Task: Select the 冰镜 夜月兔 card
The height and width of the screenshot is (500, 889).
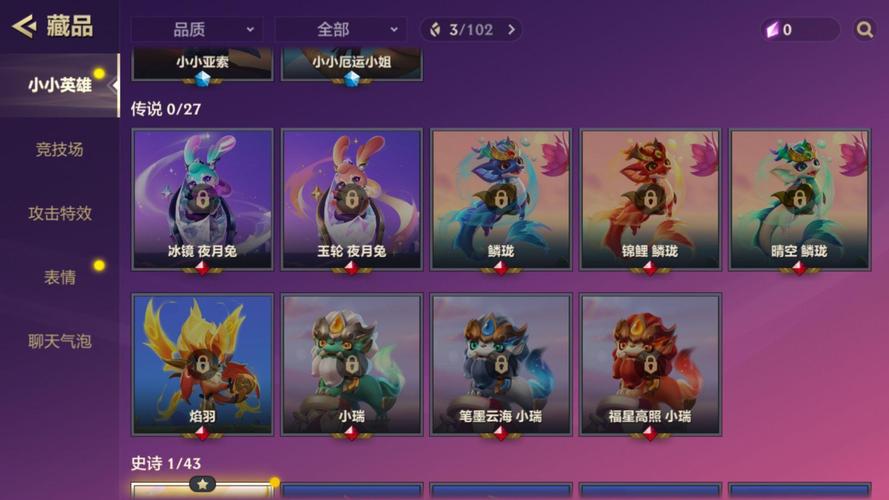Action: tap(202, 199)
